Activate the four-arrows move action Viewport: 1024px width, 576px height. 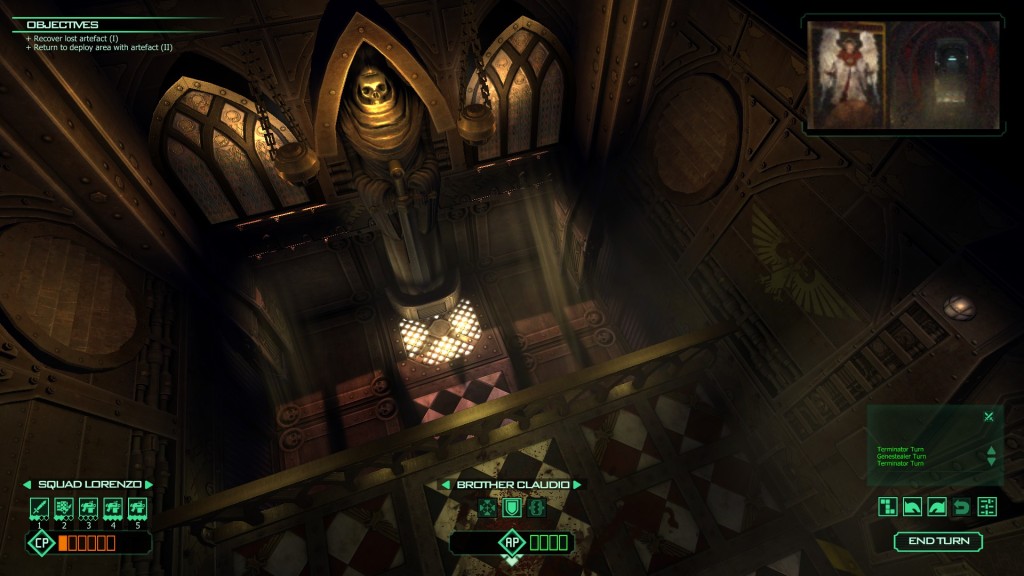click(487, 507)
